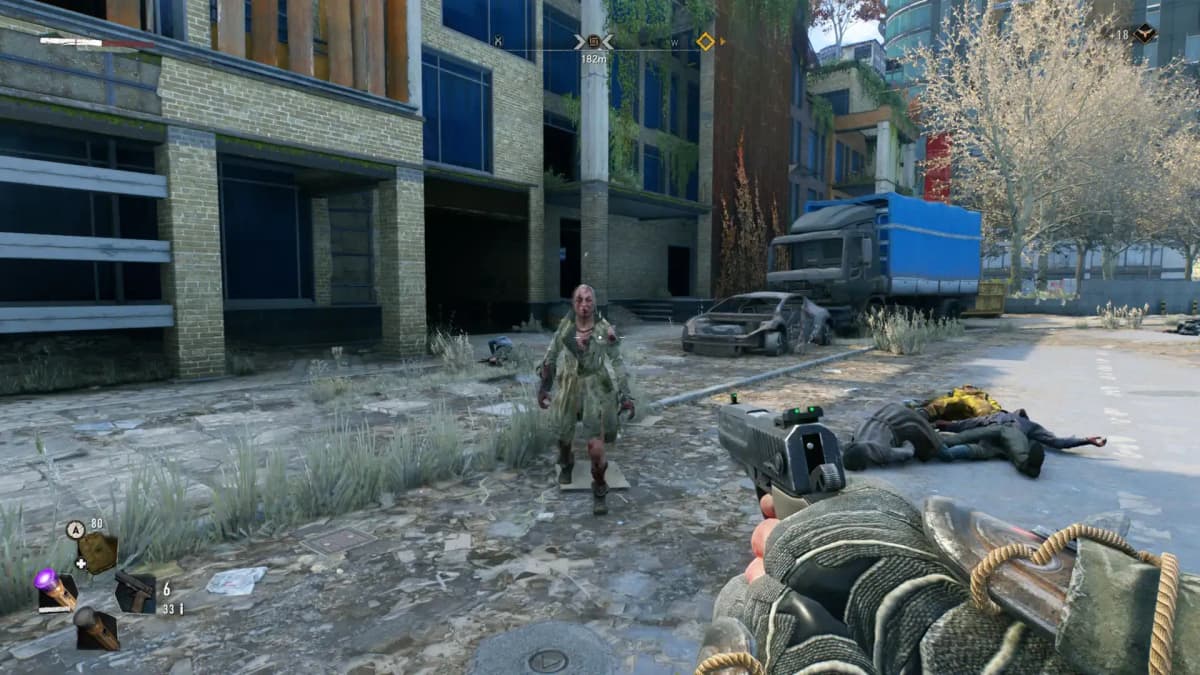Select the yellow diamond compass marker
Viewport: 1200px width, 675px height.
705,41
